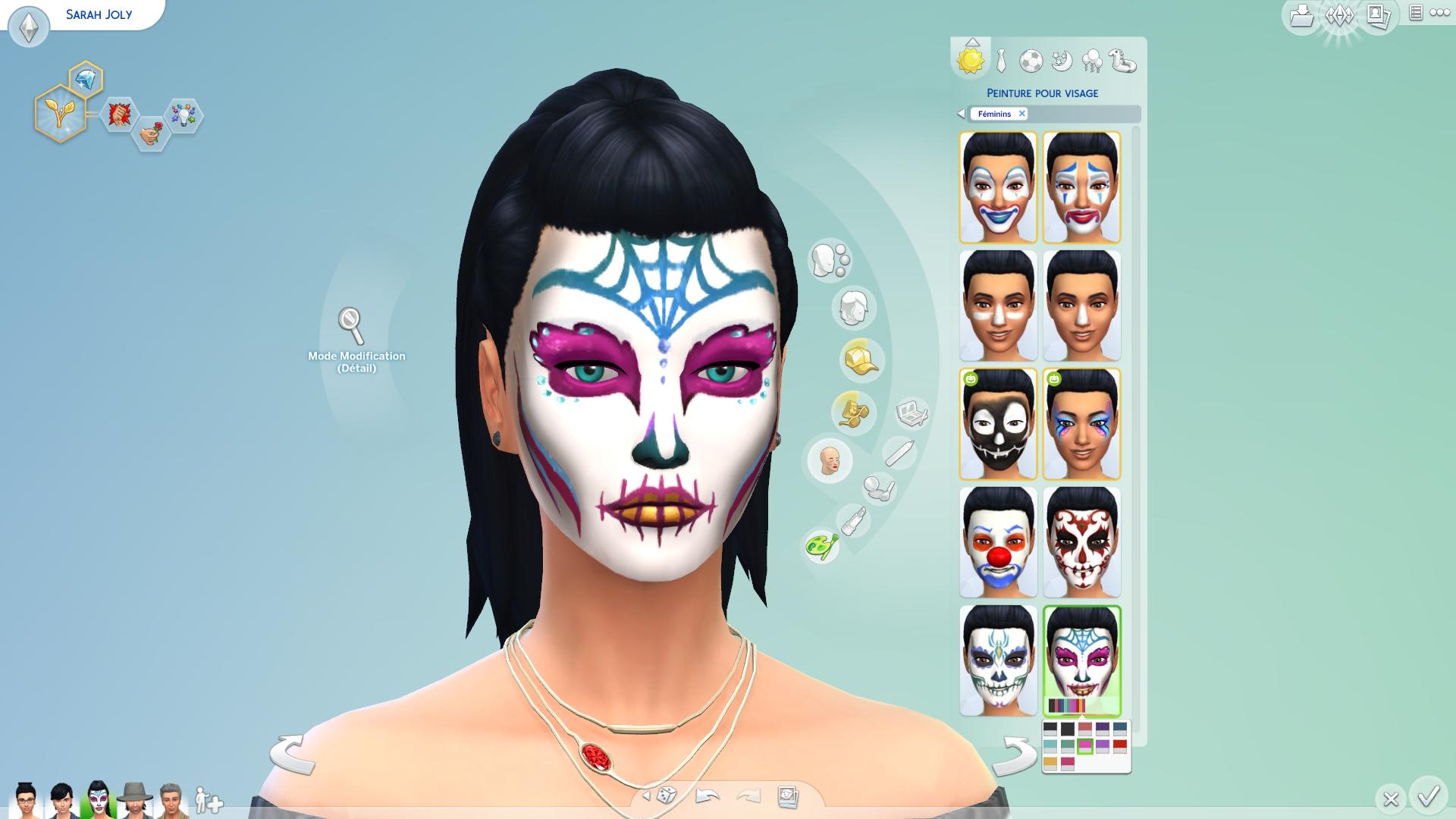This screenshot has width=1456, height=819.
Task: Cancel with the X button
Action: [x=1390, y=799]
